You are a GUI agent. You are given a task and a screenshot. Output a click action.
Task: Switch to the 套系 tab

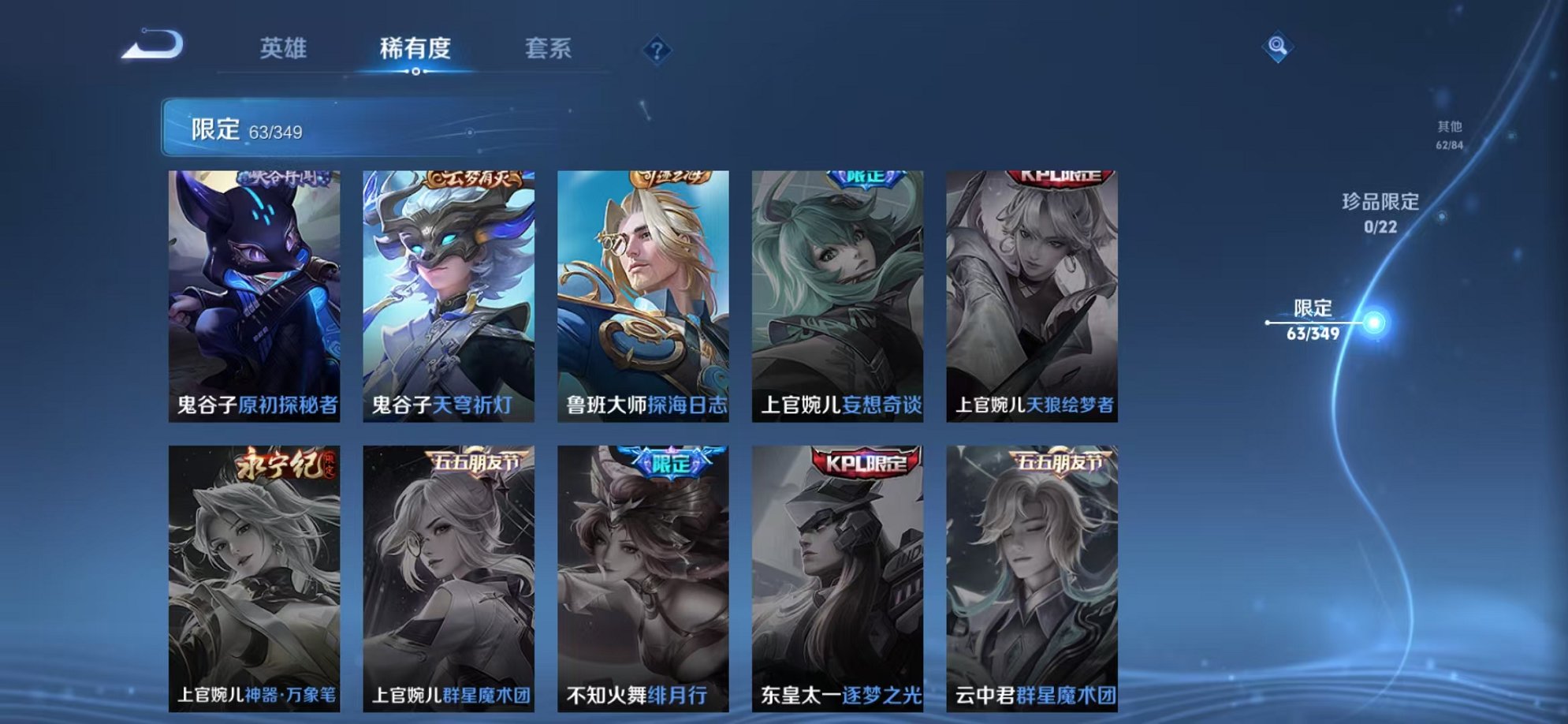(552, 49)
